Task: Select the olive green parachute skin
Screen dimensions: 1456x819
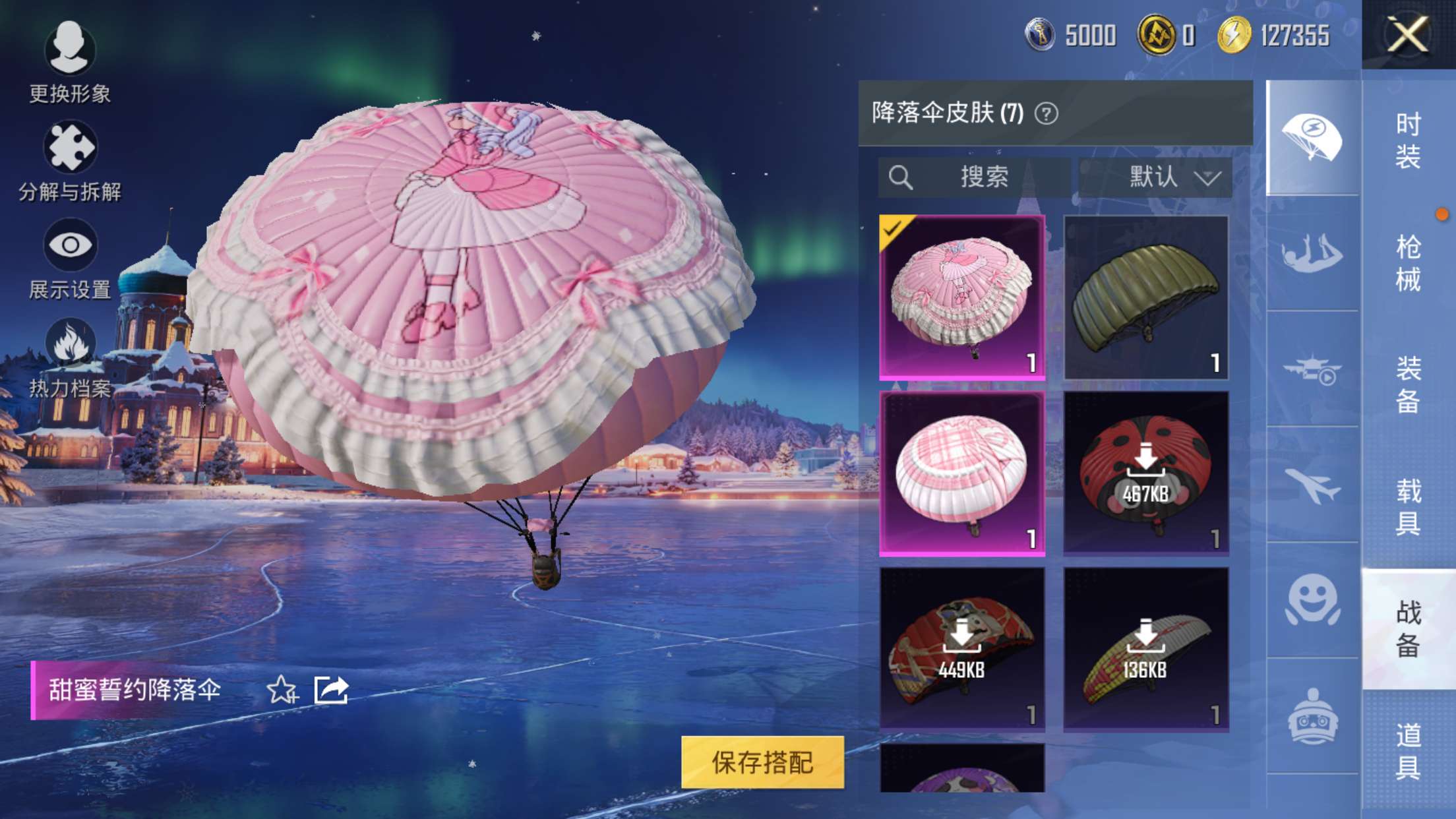Action: (x=1146, y=297)
